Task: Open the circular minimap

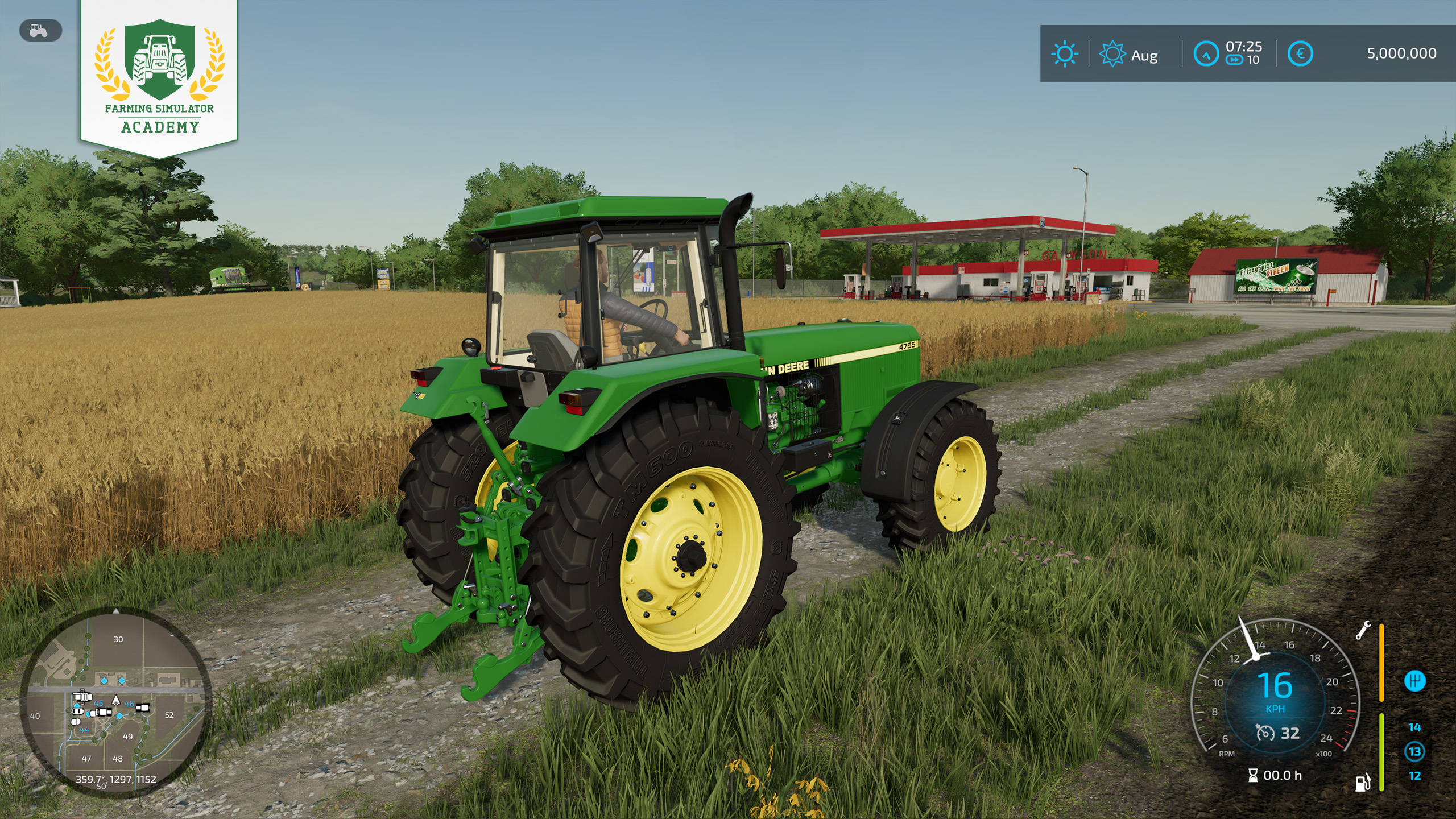Action: tap(116, 703)
